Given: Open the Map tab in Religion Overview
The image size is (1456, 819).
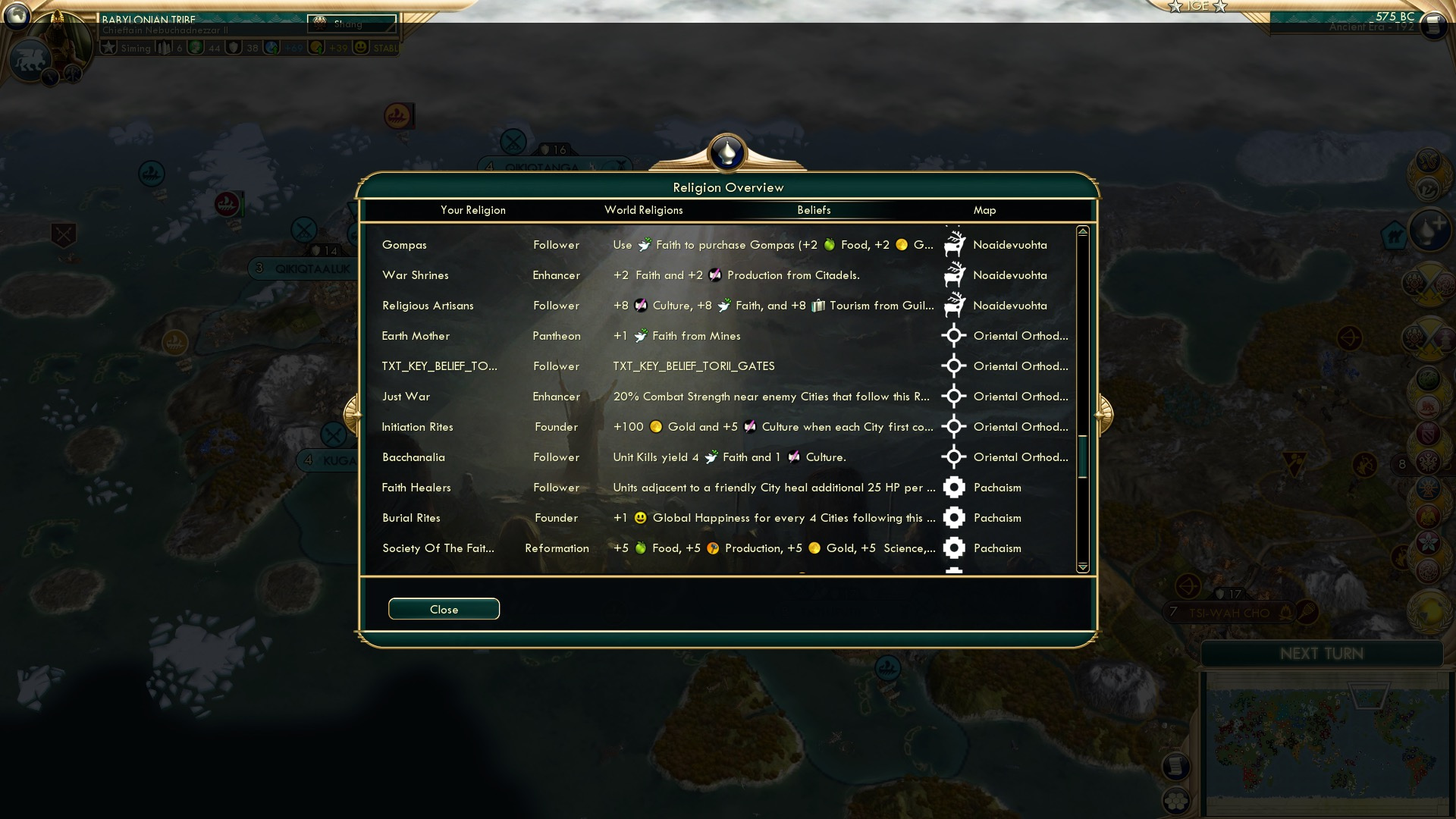Looking at the screenshot, I should coord(984,210).
